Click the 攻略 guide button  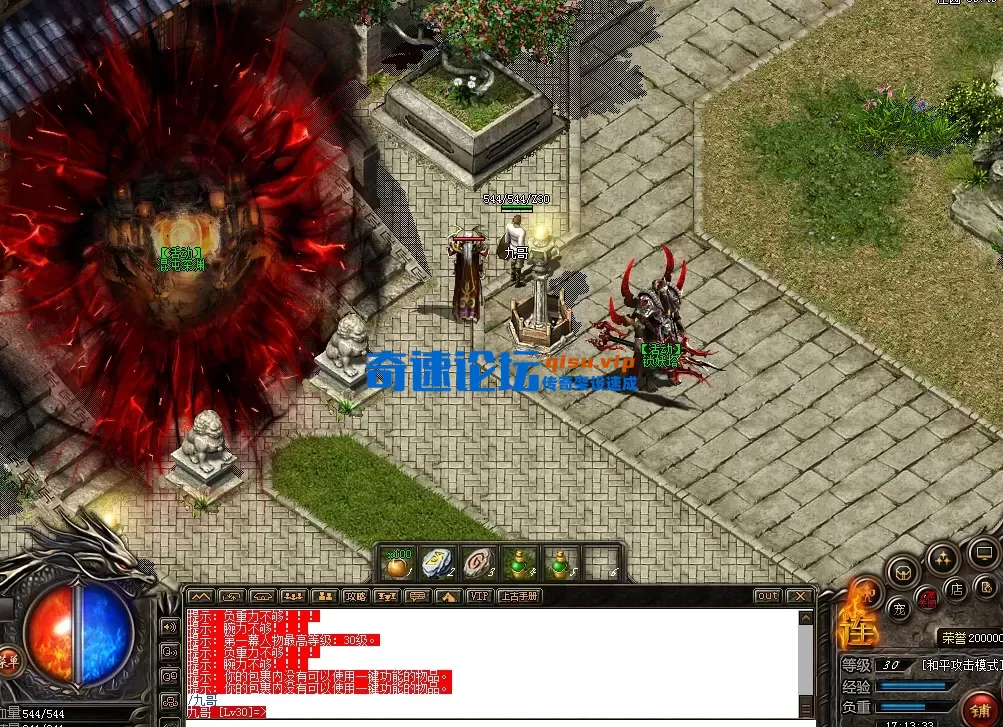[x=355, y=596]
